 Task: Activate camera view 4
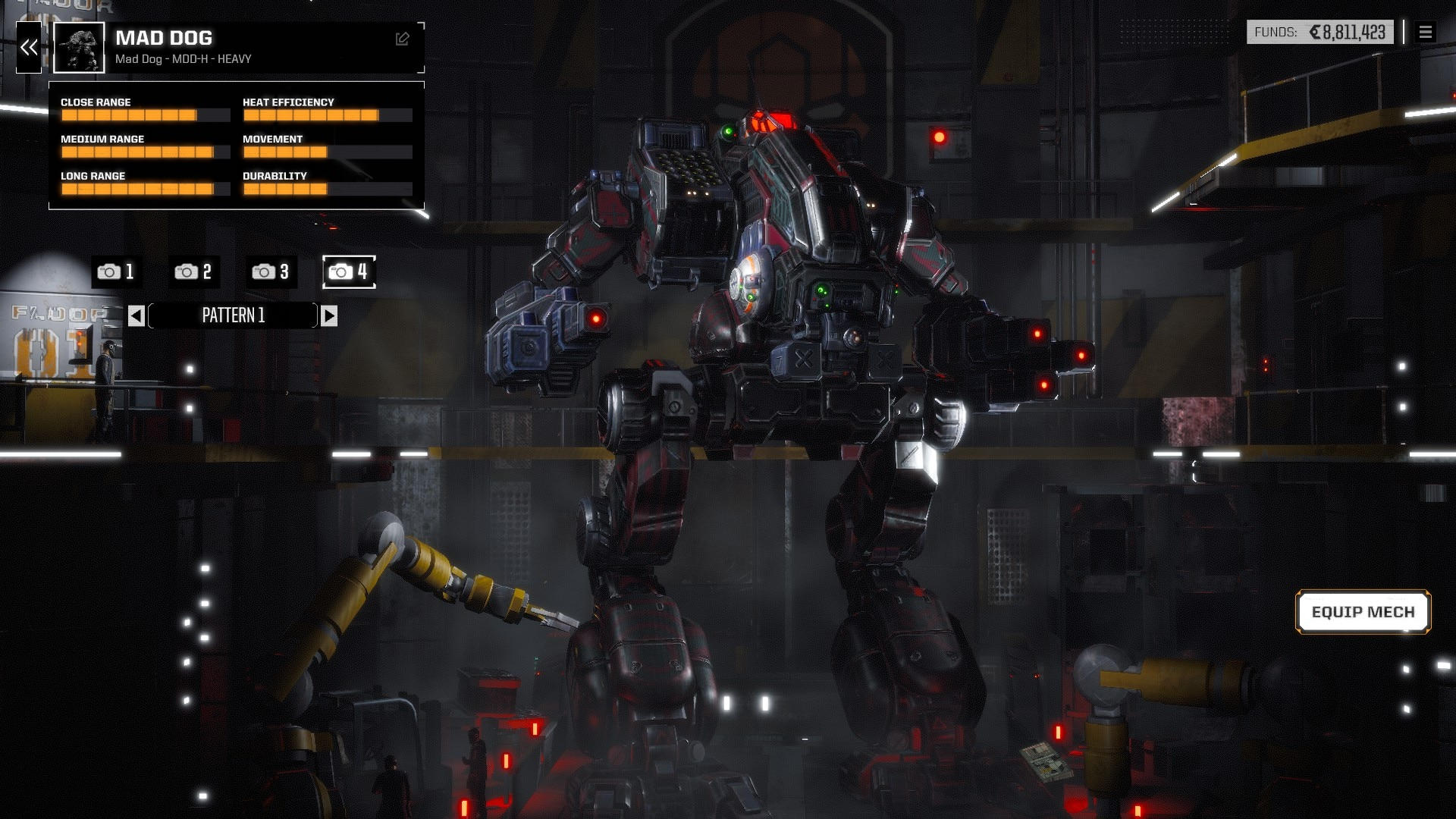pyautogui.click(x=349, y=271)
